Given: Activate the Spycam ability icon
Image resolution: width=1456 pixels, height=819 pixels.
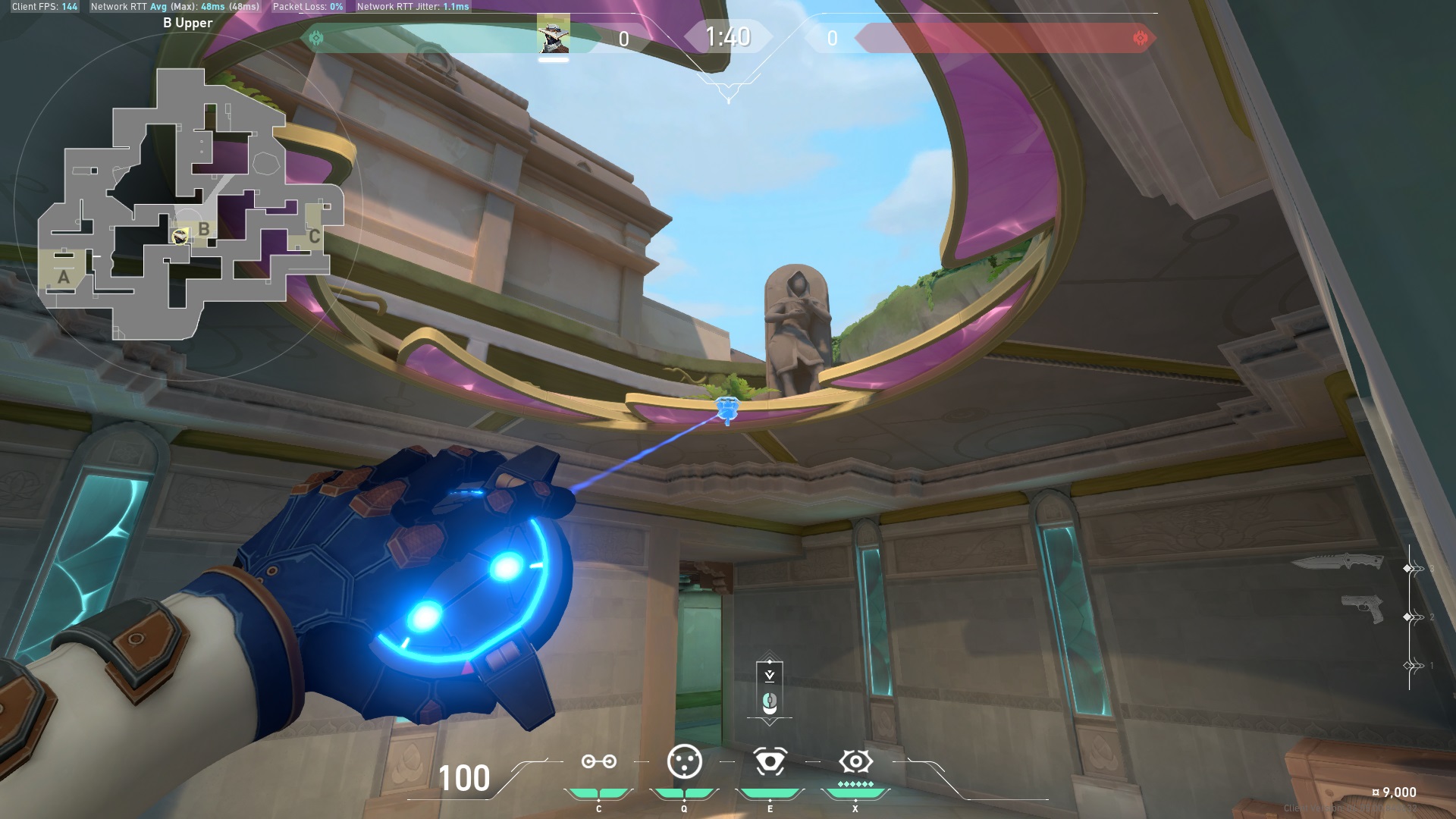Looking at the screenshot, I should (x=769, y=761).
